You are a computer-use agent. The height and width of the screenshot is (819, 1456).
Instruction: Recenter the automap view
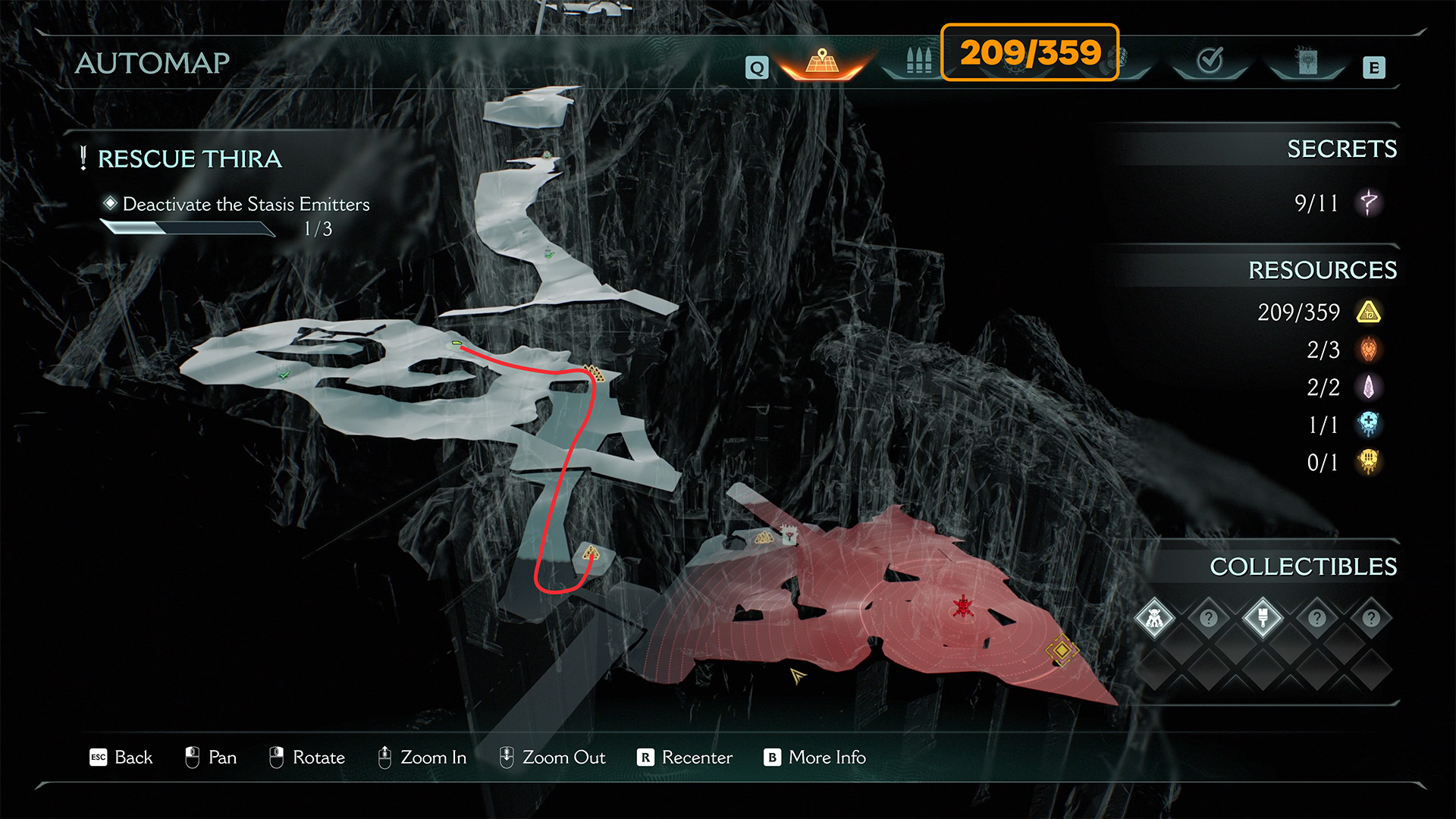tap(686, 757)
